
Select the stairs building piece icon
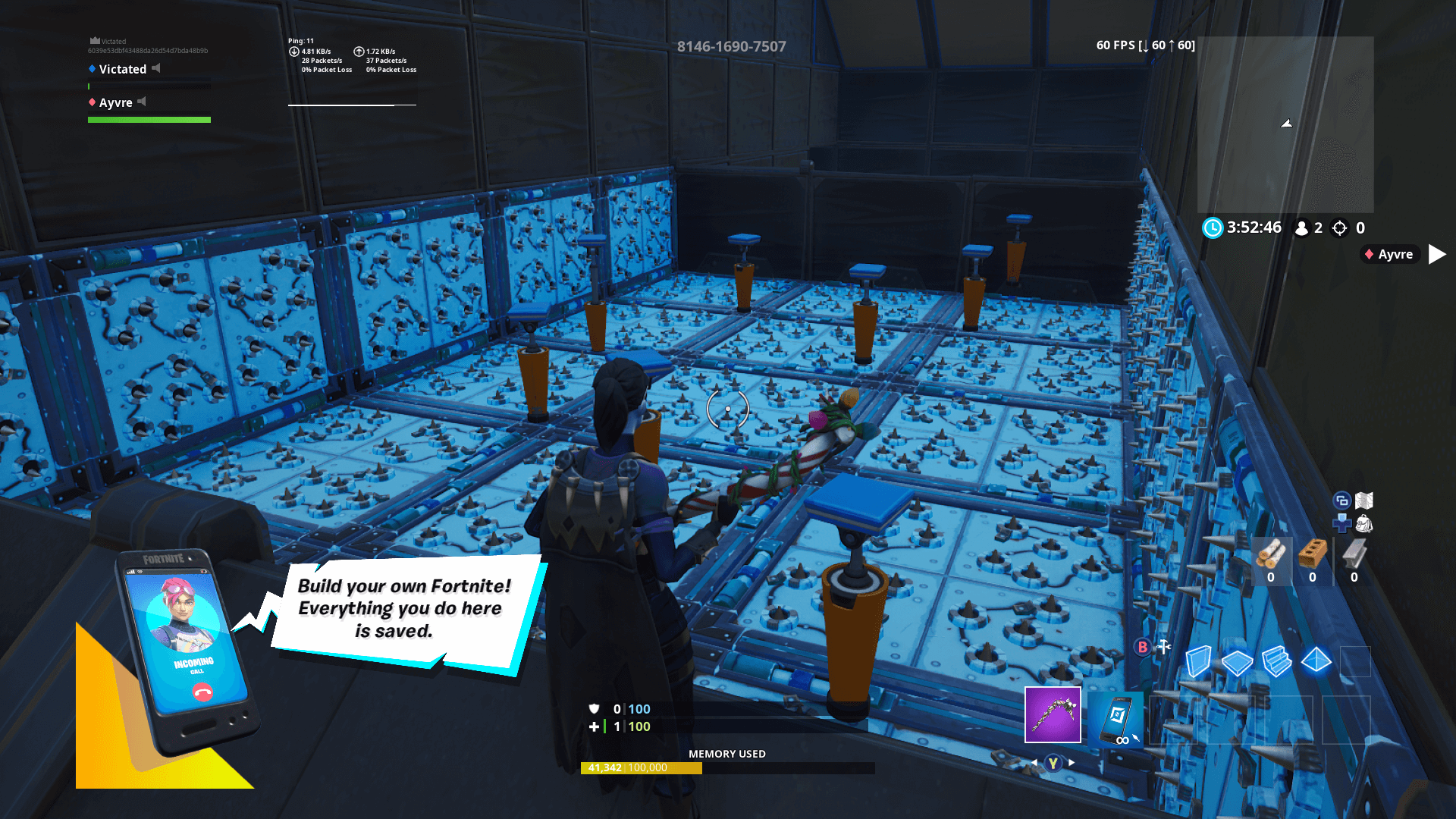coord(1276,661)
